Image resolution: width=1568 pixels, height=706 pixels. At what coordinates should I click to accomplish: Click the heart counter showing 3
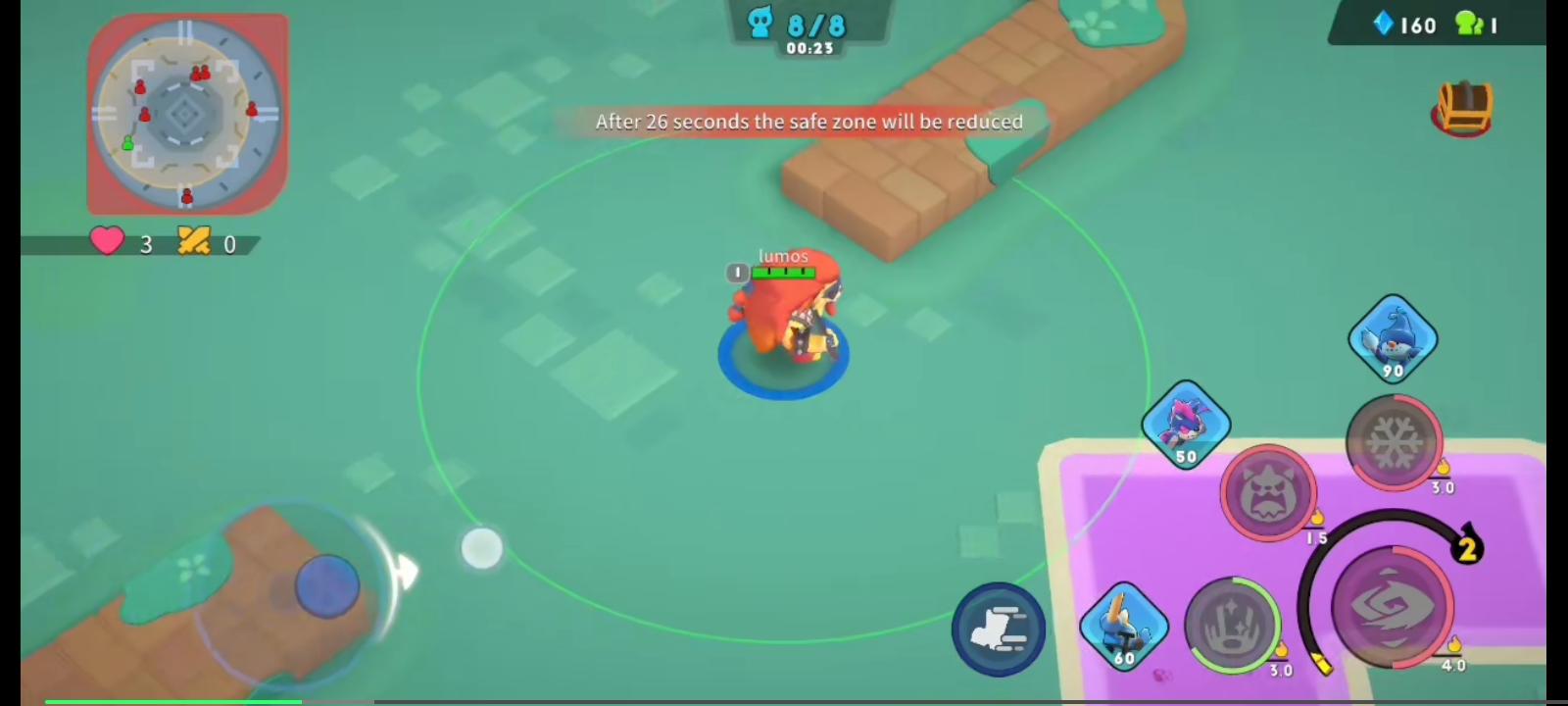tap(122, 243)
